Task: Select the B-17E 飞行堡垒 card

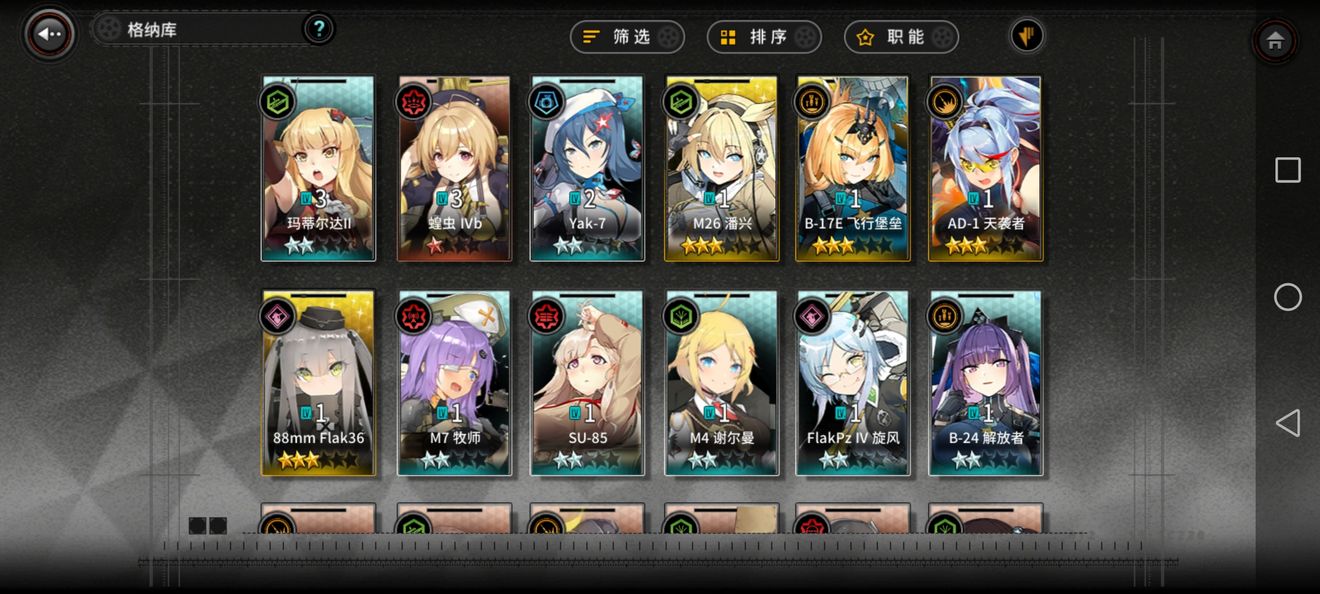Action: 853,168
